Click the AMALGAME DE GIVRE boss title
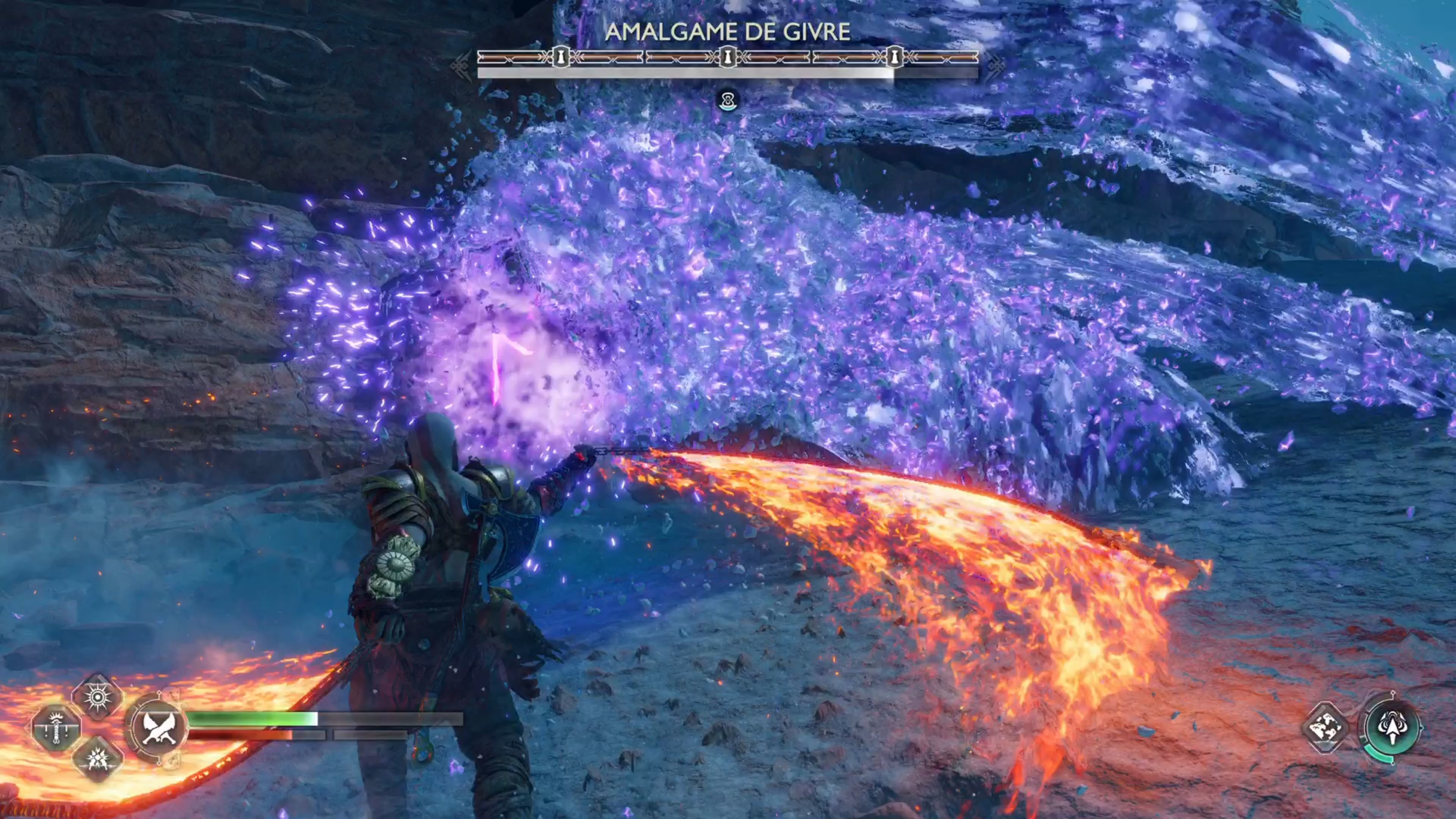 [730, 31]
